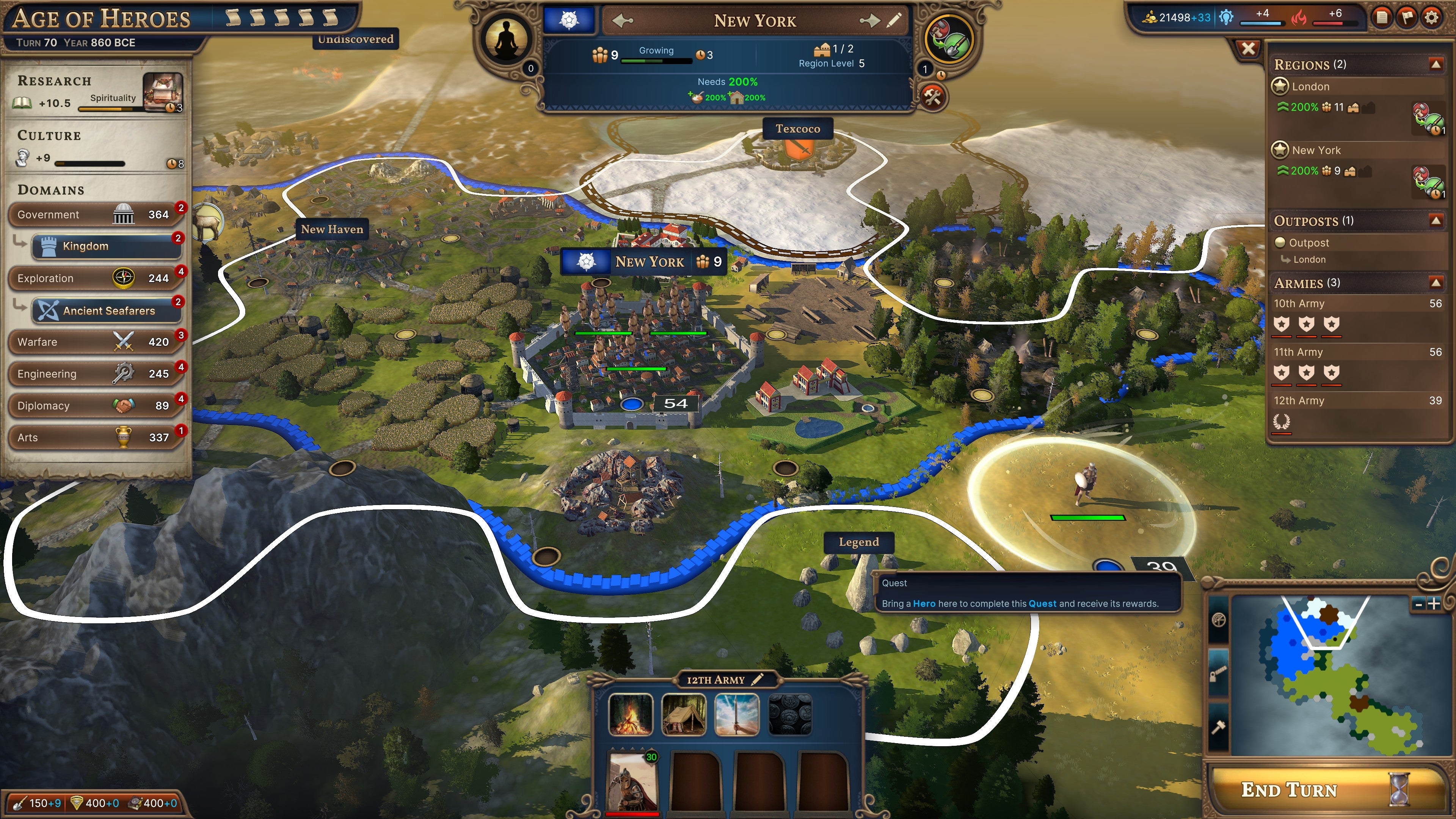This screenshot has height=819, width=1456.
Task: Click the sword card in the 12th Army panel
Action: point(736,715)
